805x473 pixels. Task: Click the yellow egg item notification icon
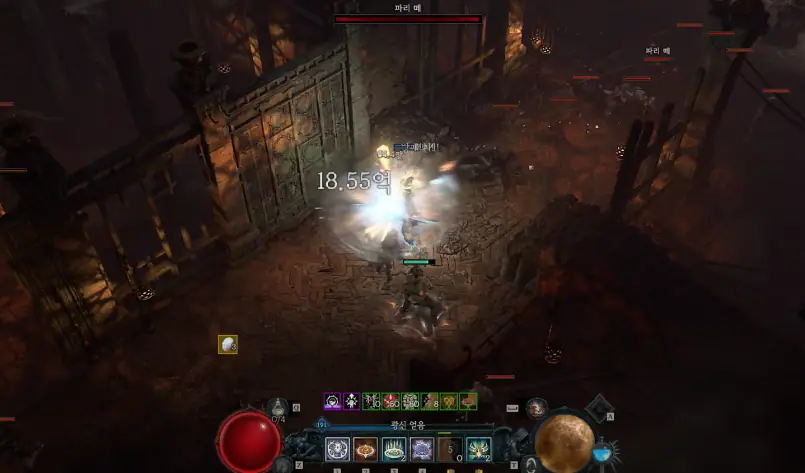[228, 344]
